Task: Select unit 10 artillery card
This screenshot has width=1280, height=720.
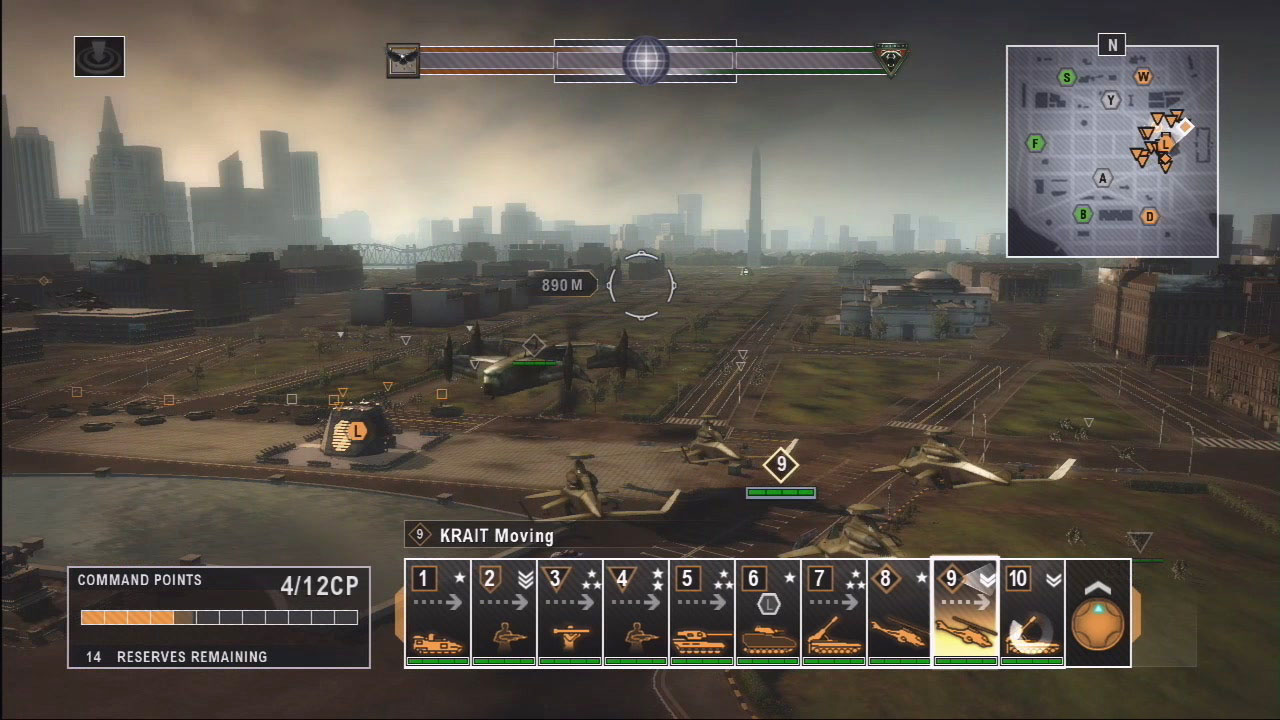Action: pyautogui.click(x=1032, y=612)
